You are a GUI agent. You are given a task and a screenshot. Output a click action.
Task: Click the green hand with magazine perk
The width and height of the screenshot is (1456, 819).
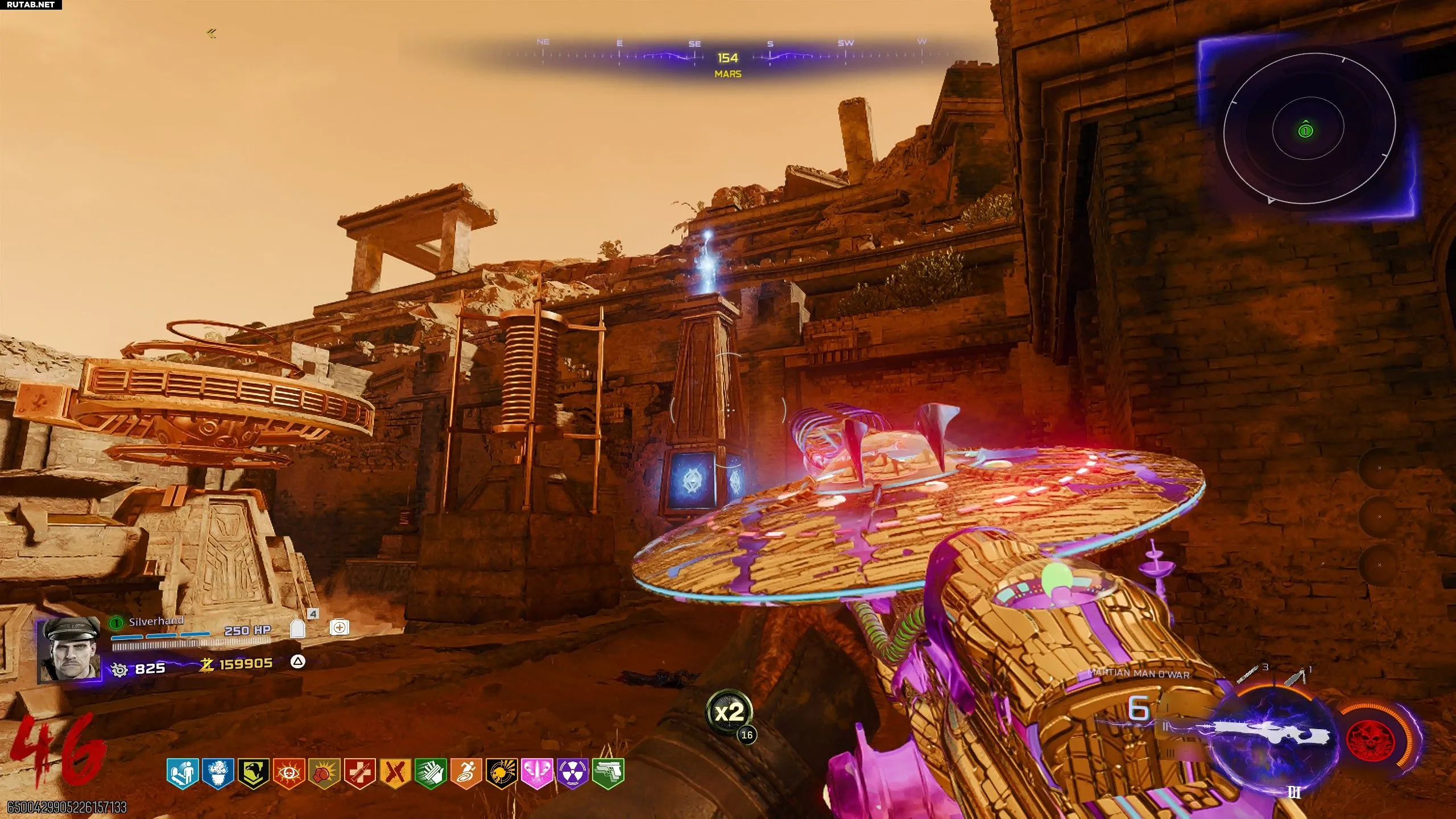[431, 773]
